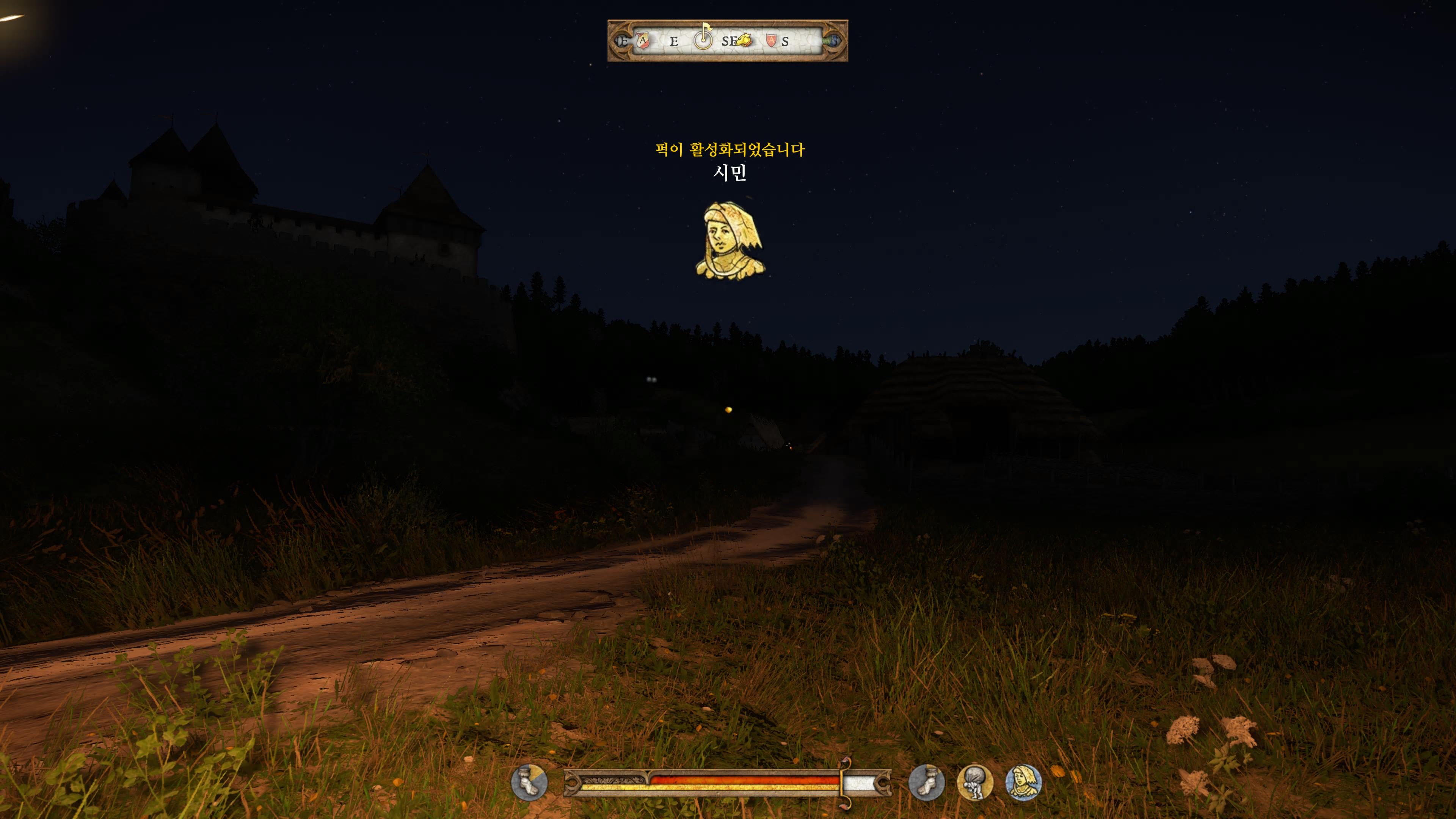The image size is (1456, 819).
Task: Select the E direction label on compass
Action: click(674, 42)
